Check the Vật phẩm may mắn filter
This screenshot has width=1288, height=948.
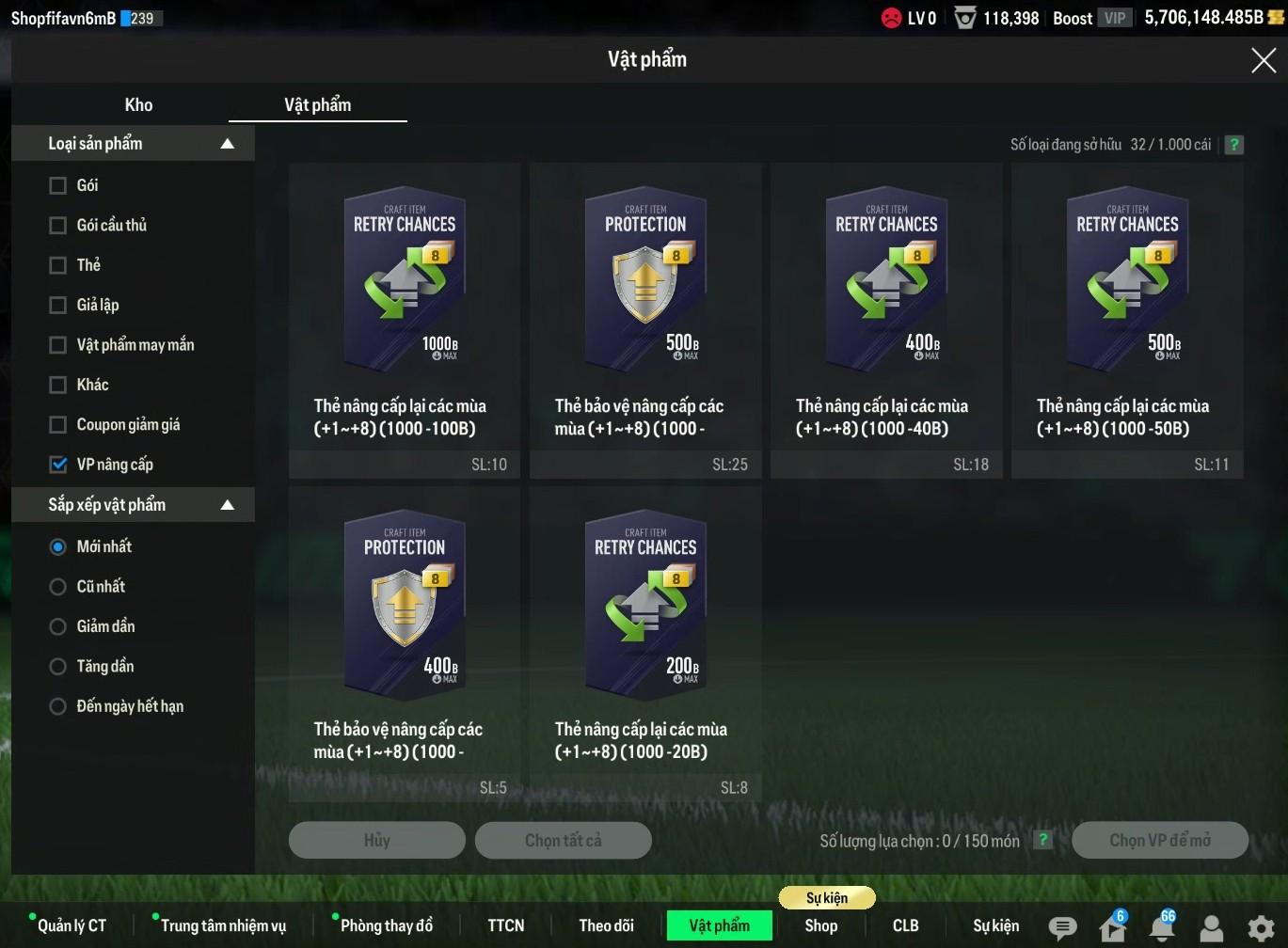coord(58,345)
